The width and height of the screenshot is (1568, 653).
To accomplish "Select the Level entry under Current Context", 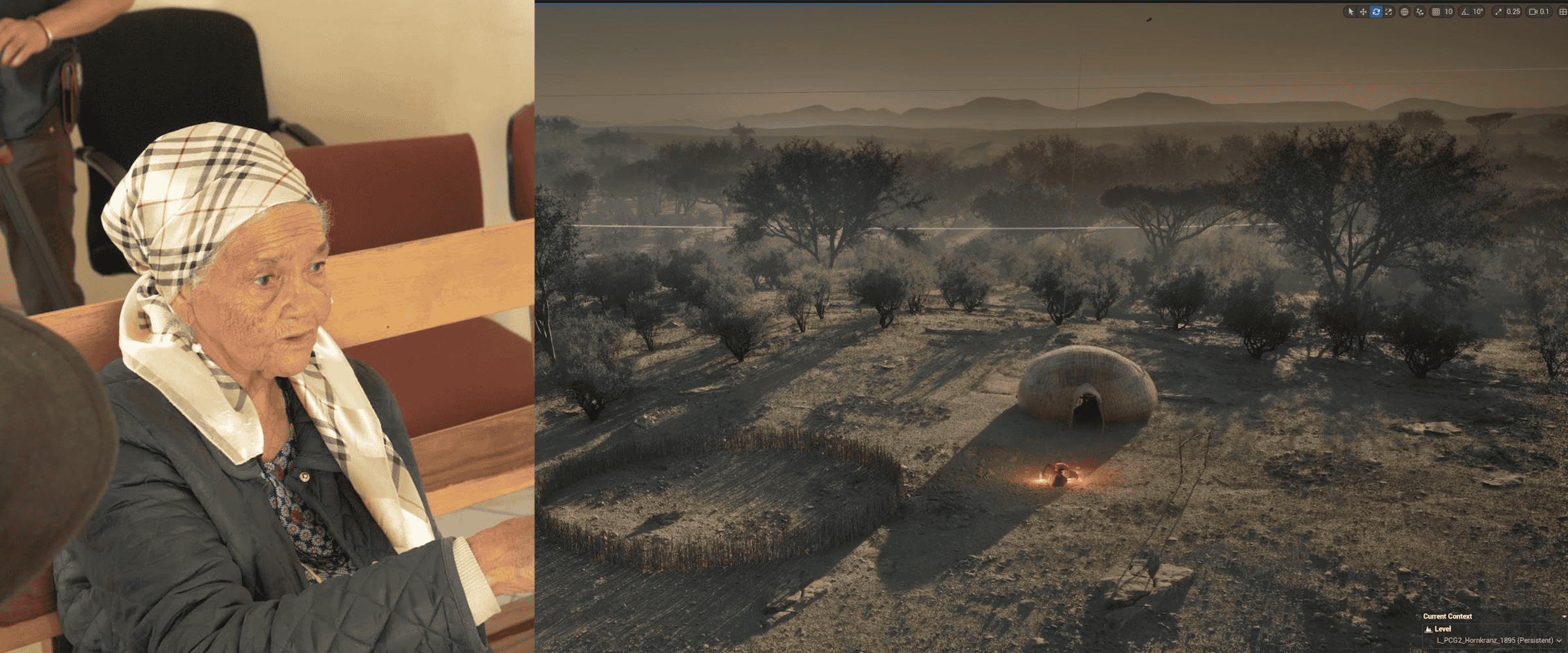I will click(1443, 629).
